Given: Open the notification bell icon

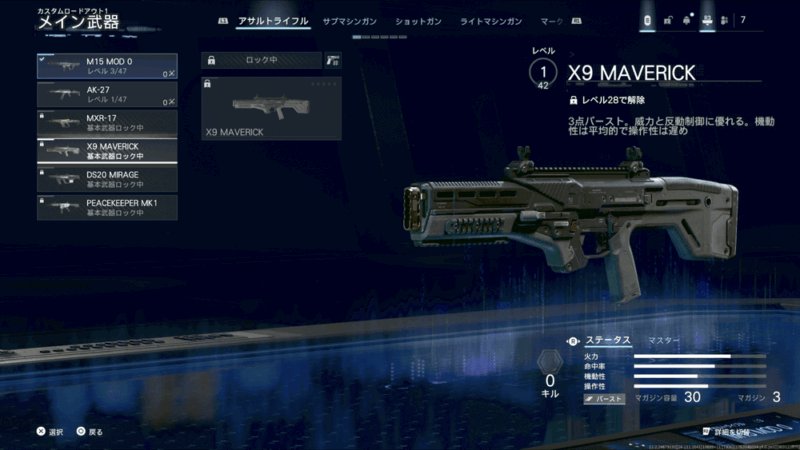Looking at the screenshot, I should point(686,20).
